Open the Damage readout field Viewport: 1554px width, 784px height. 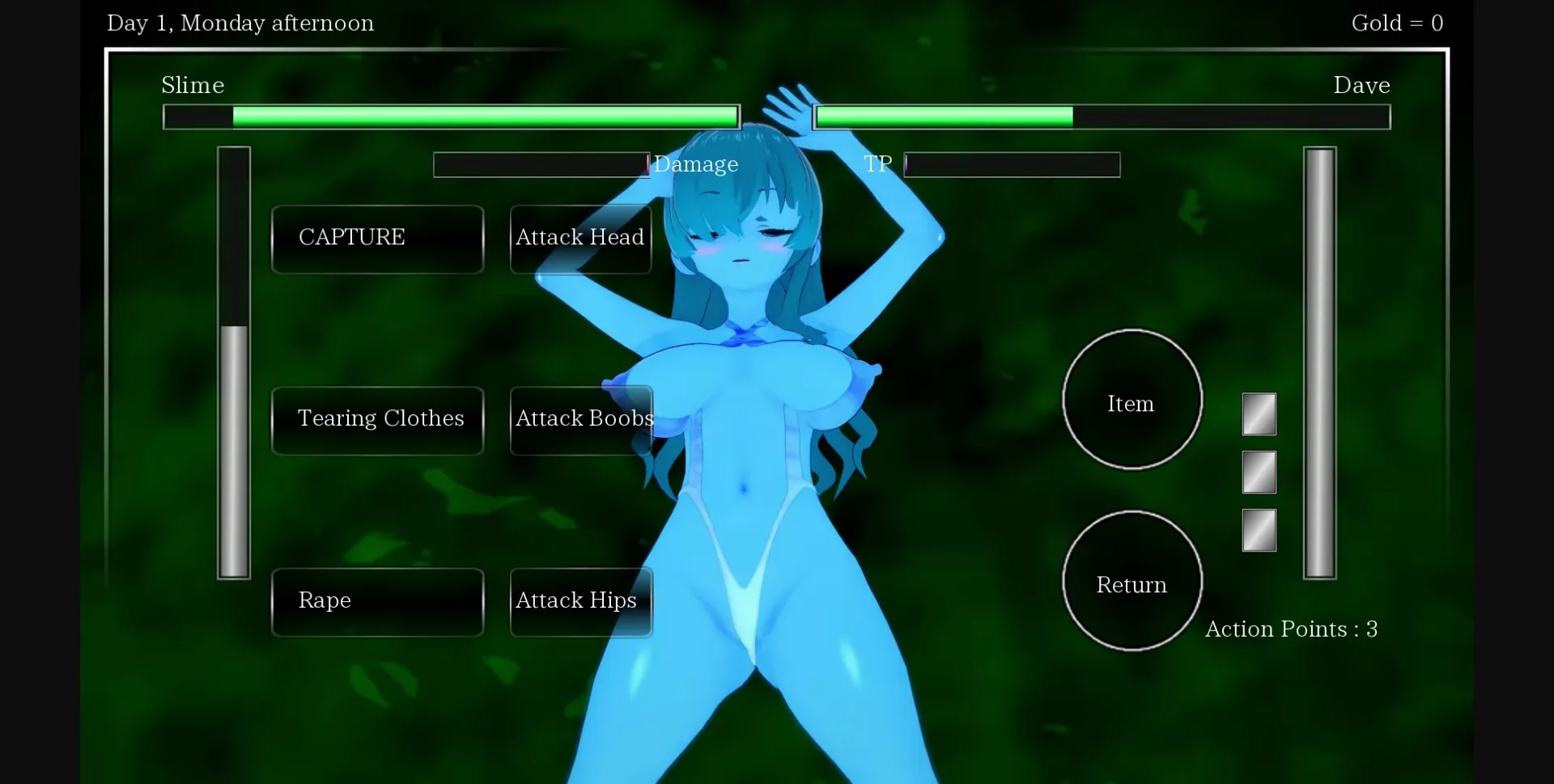point(540,164)
